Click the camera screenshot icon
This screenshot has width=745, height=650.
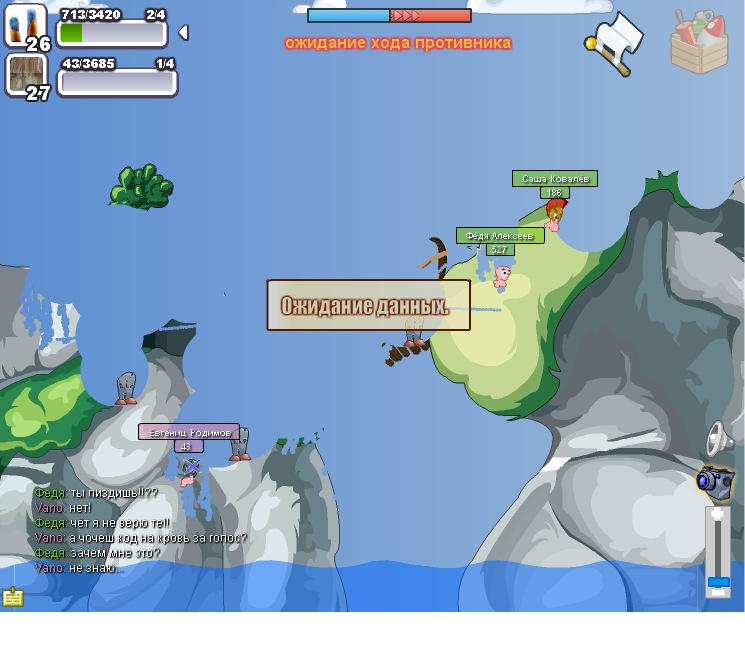point(716,481)
